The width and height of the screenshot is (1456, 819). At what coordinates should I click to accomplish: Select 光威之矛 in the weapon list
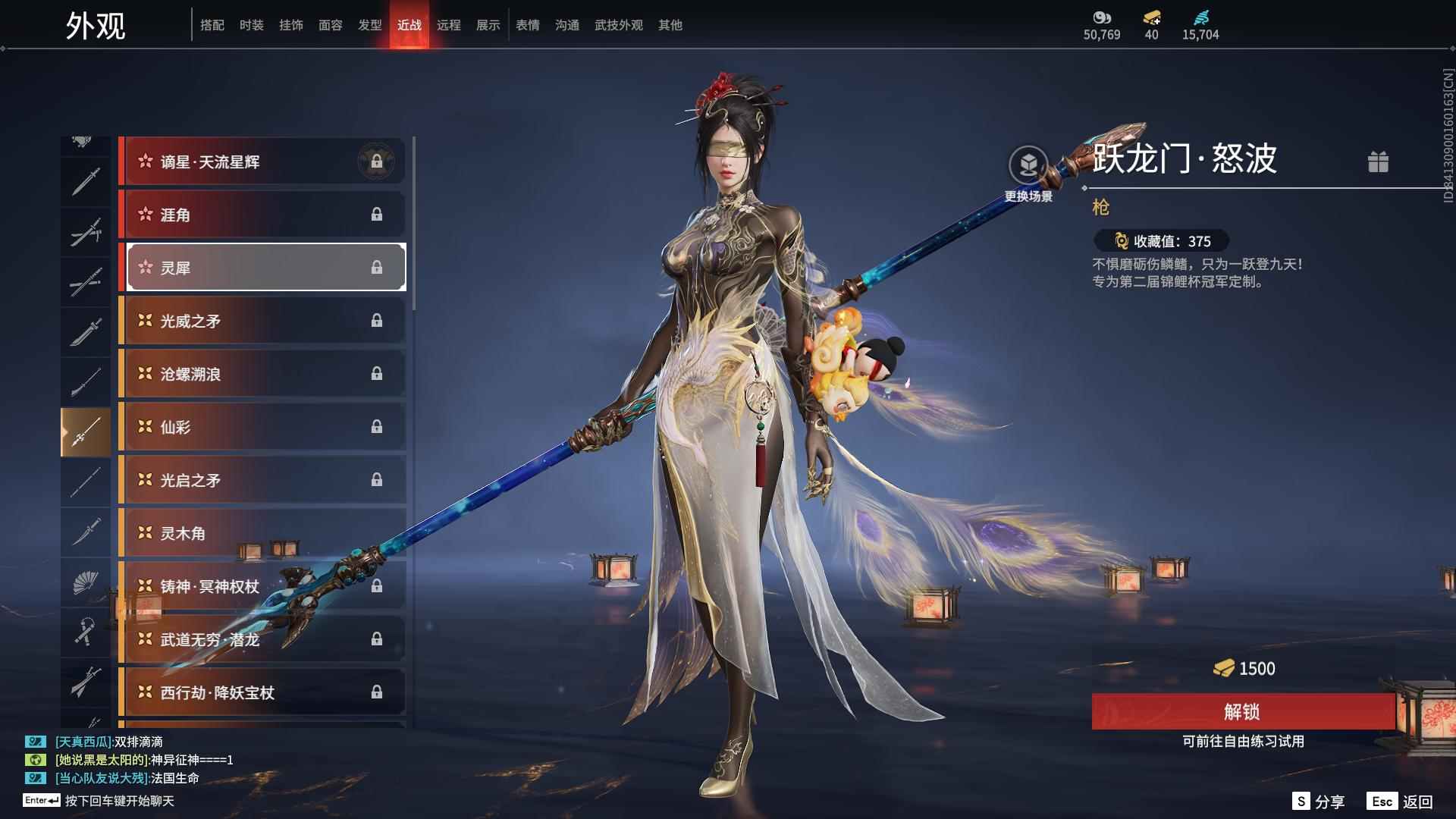262,321
